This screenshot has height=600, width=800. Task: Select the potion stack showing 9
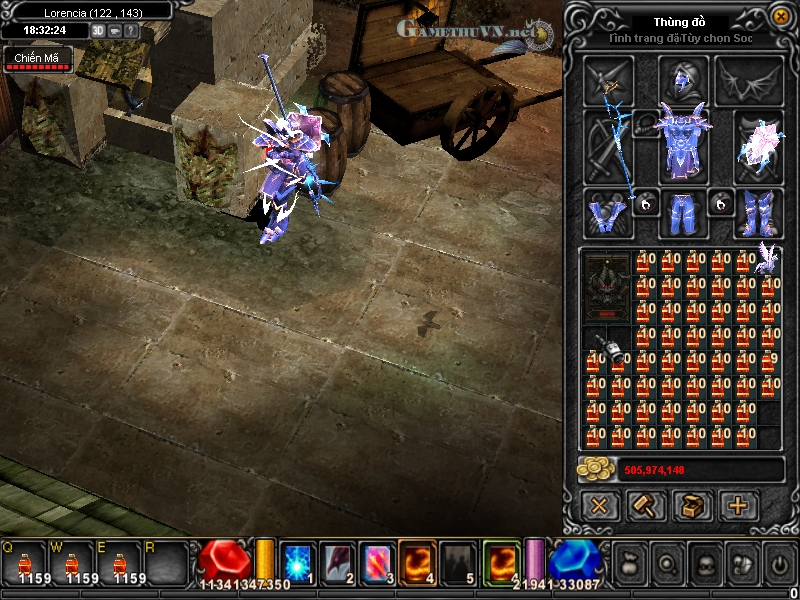[x=769, y=359]
